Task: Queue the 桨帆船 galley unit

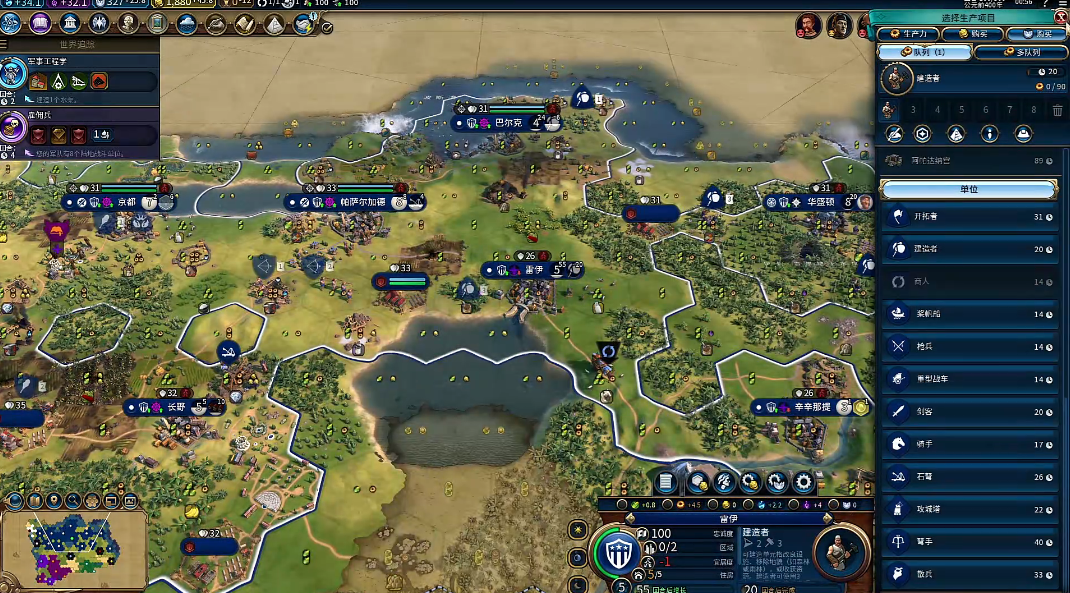Action: [968, 314]
